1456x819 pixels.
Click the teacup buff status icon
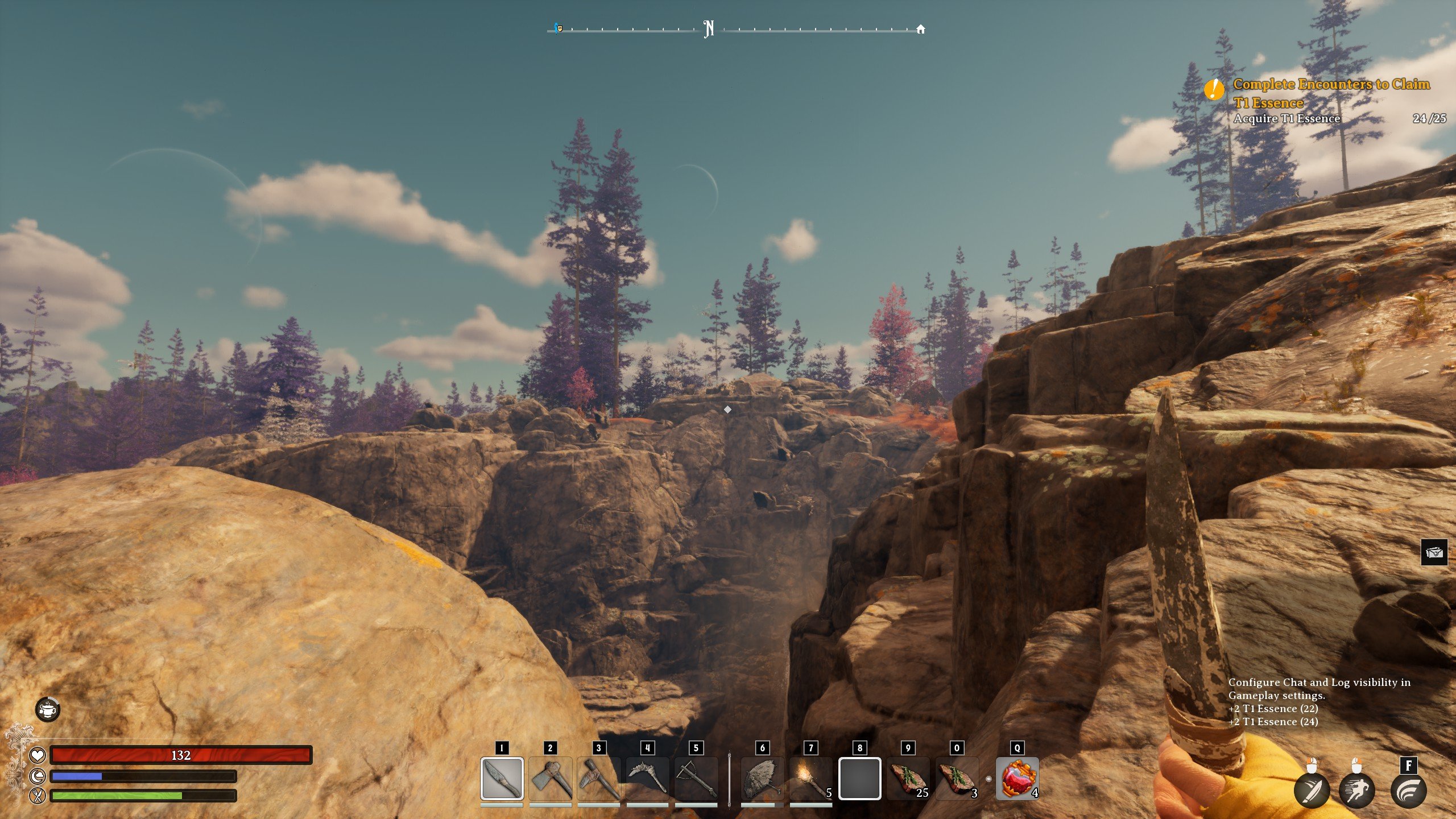pos(48,709)
